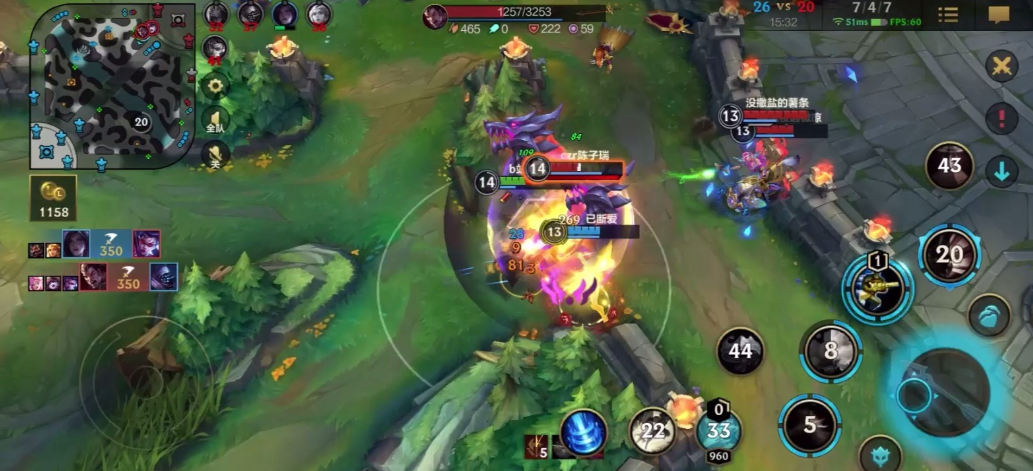Tap the blue down arrow button
1033x471 pixels.
click(x=1001, y=171)
